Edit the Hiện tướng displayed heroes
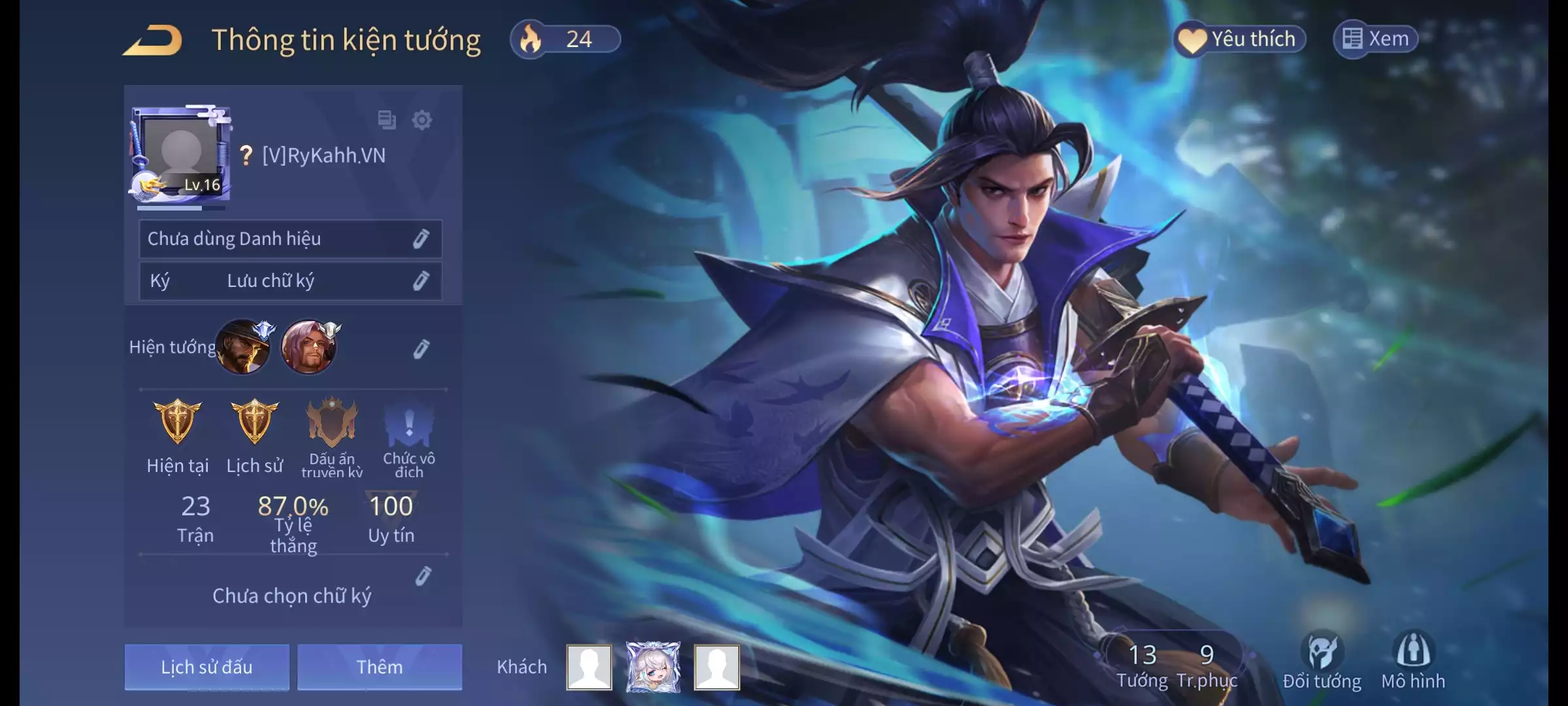The image size is (1568, 706). pyautogui.click(x=421, y=349)
